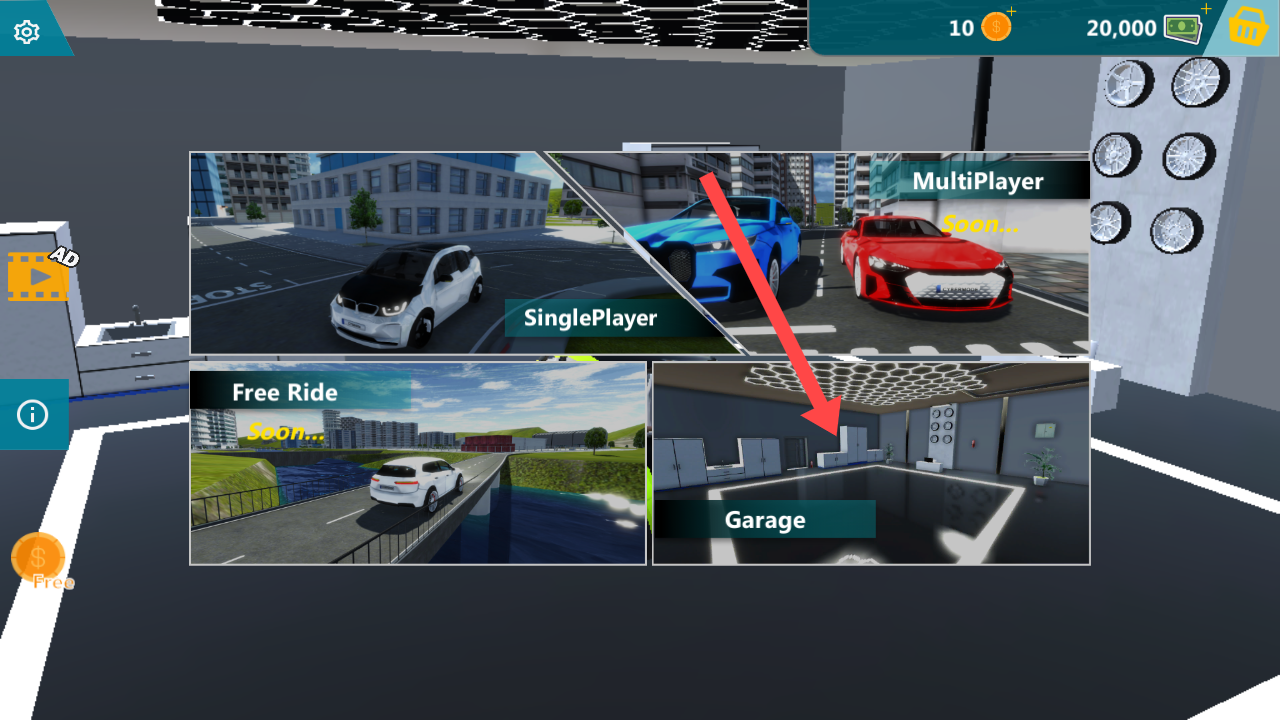Claim the Free coin reward
Screen dimensions: 1280x720
(38, 560)
